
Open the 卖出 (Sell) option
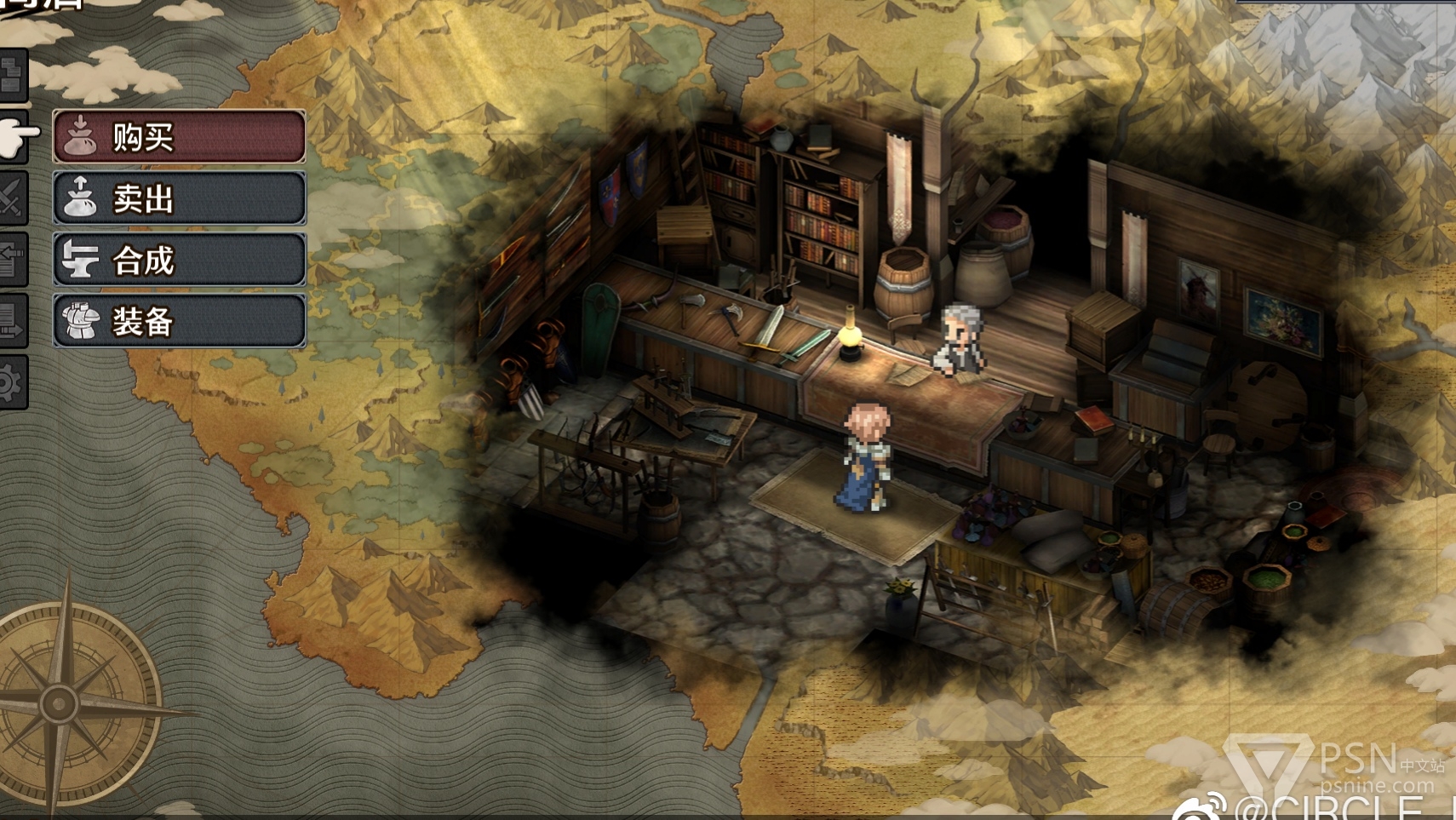[x=179, y=198]
